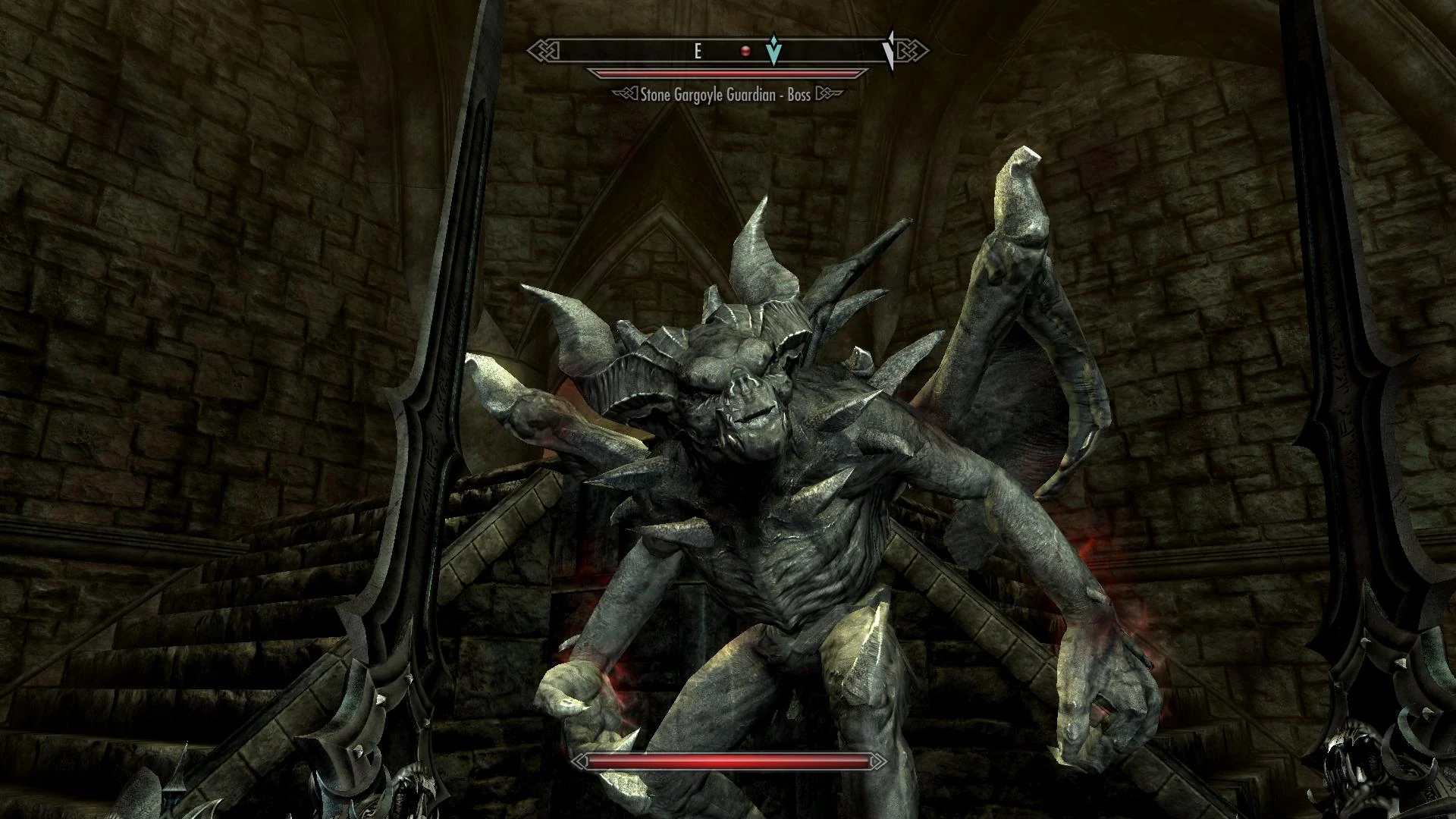
Task: Click the knot flourish right of the boss name
Action: tap(824, 94)
